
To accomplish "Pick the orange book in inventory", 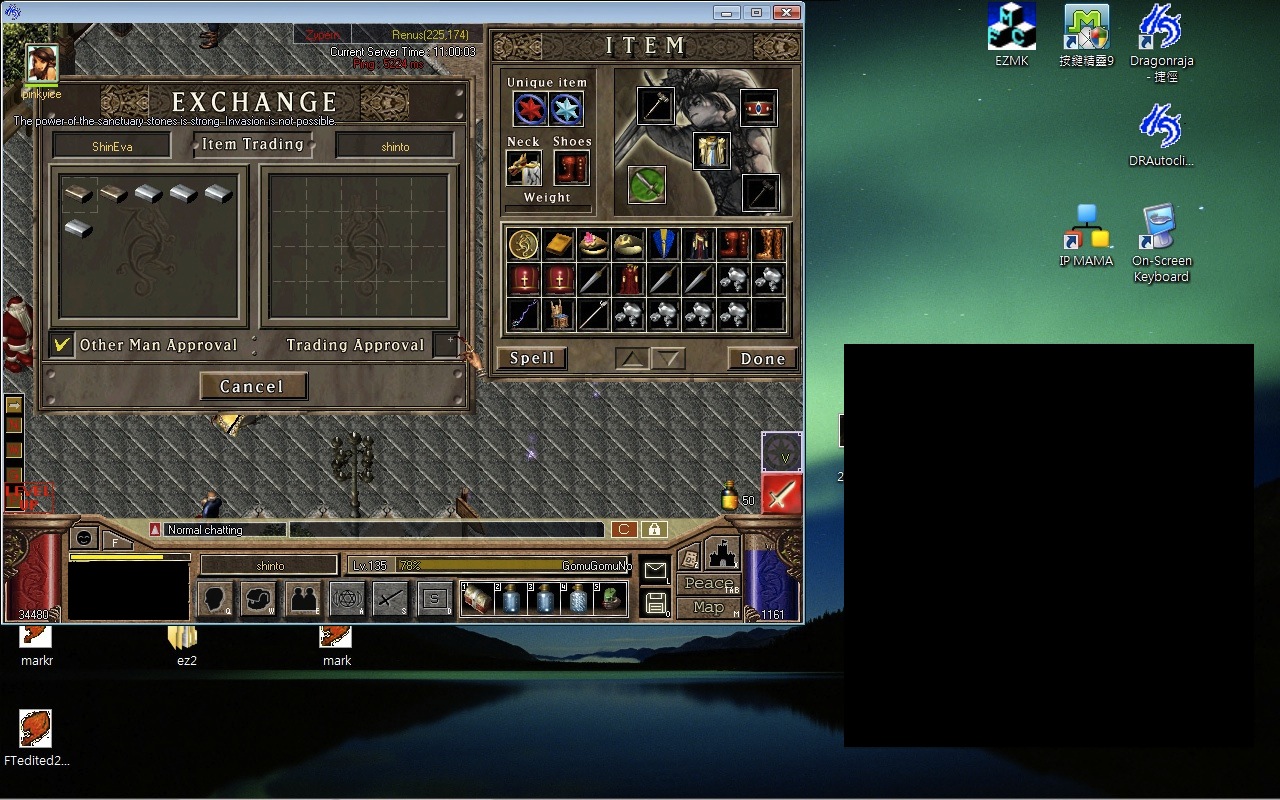I will click(558, 244).
